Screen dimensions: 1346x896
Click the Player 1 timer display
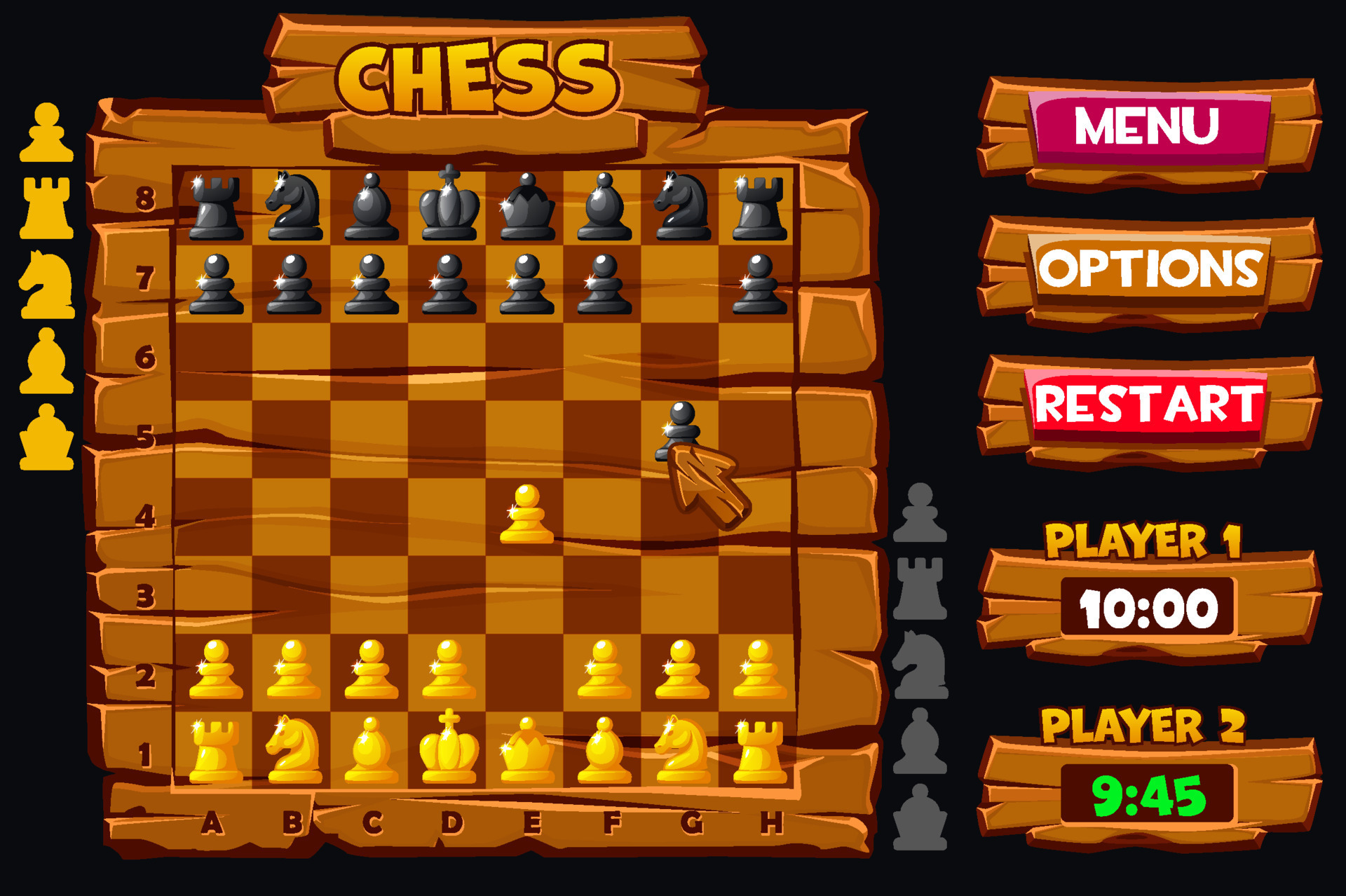(1148, 606)
